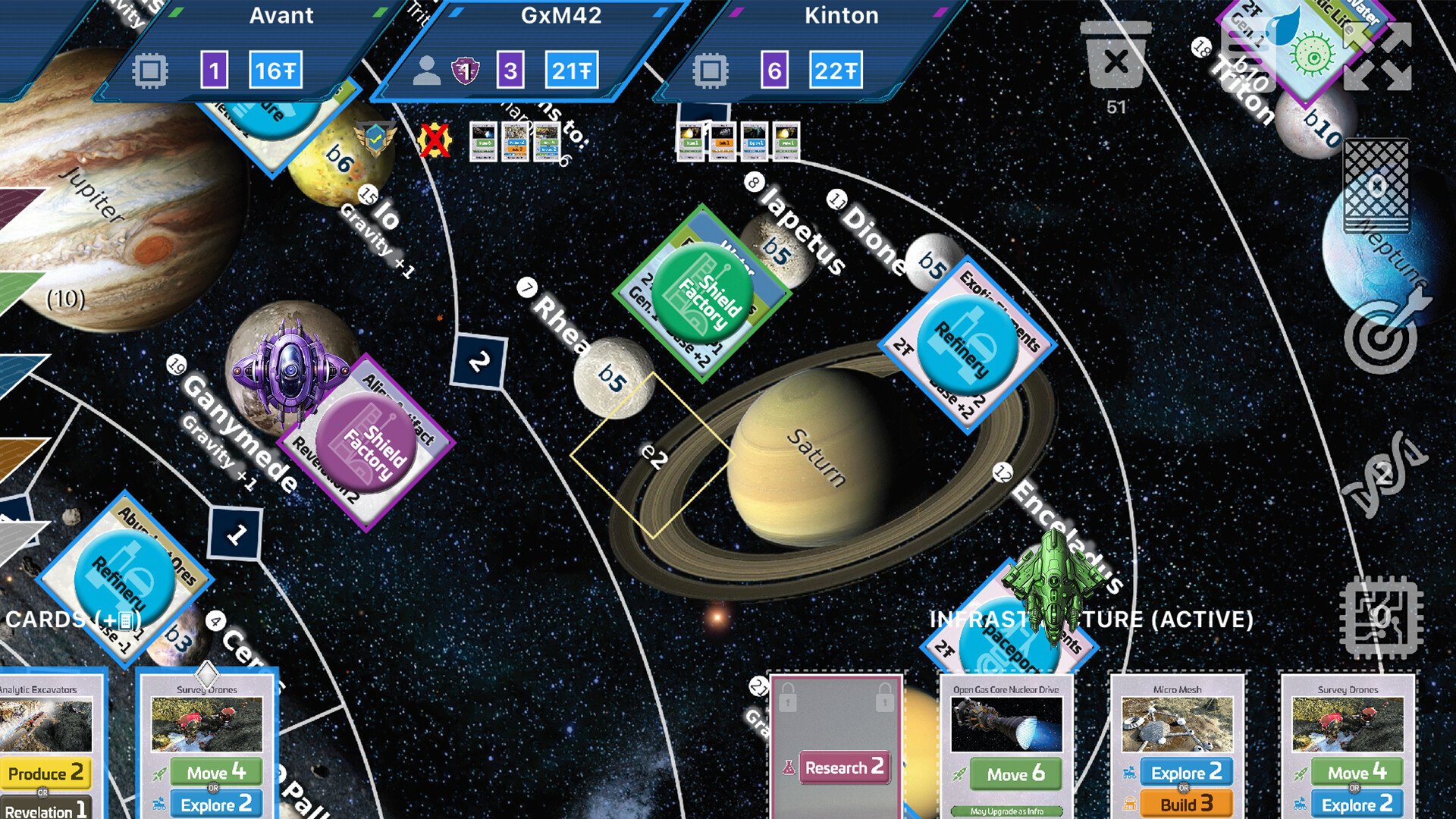Viewport: 1456px width, 819px height.
Task: Choose Revelation 1 on Analytic Excavators card
Action: click(45, 810)
